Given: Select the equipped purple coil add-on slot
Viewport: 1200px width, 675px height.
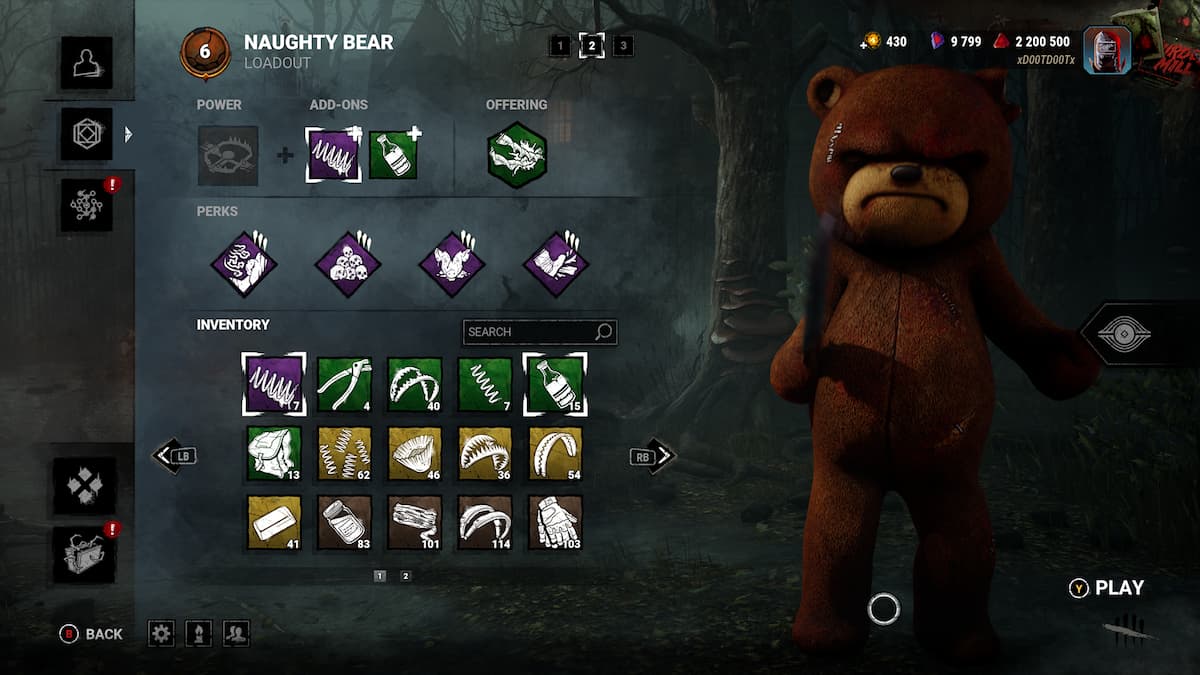Looking at the screenshot, I should tap(334, 156).
